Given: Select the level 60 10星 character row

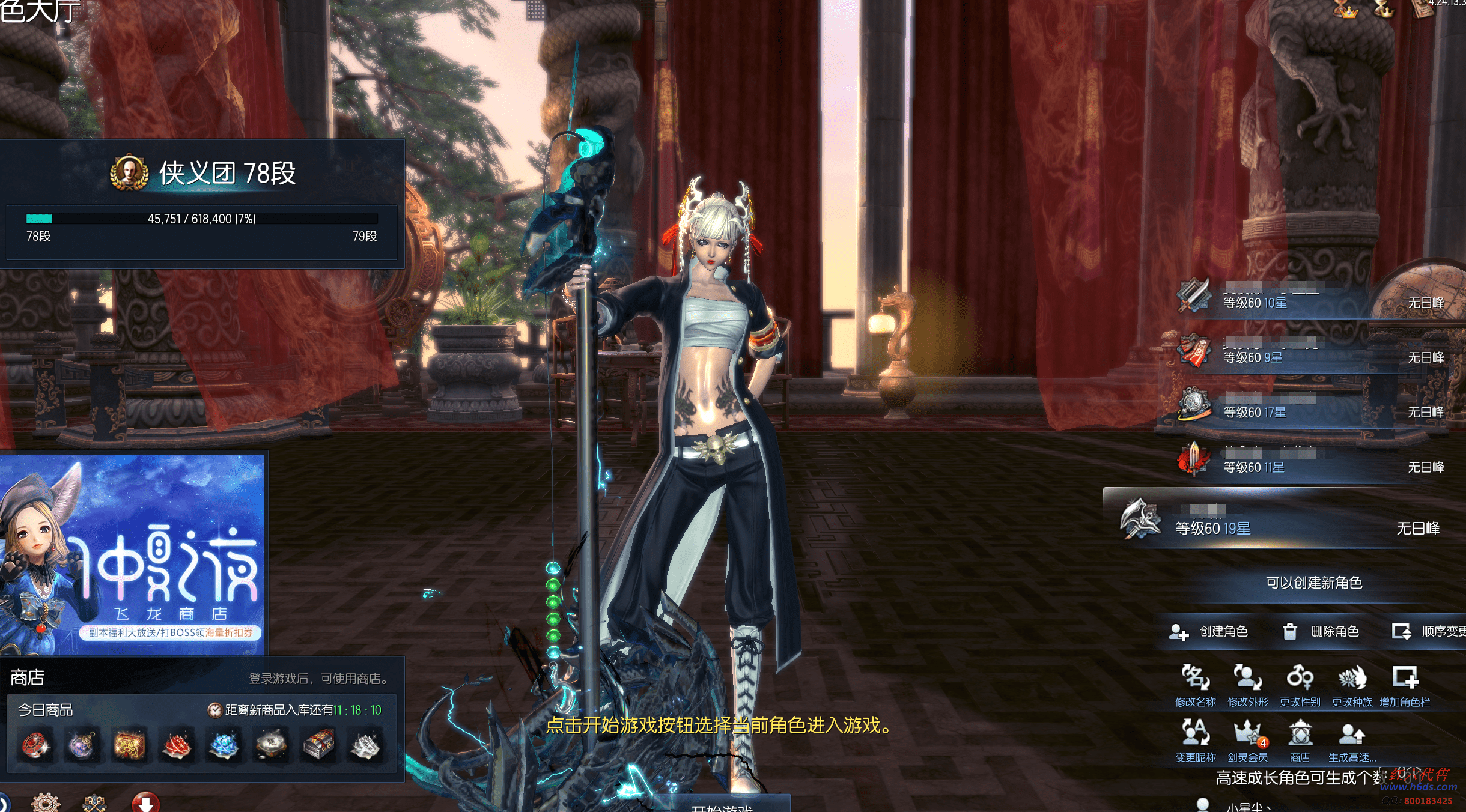Looking at the screenshot, I should (1310, 298).
